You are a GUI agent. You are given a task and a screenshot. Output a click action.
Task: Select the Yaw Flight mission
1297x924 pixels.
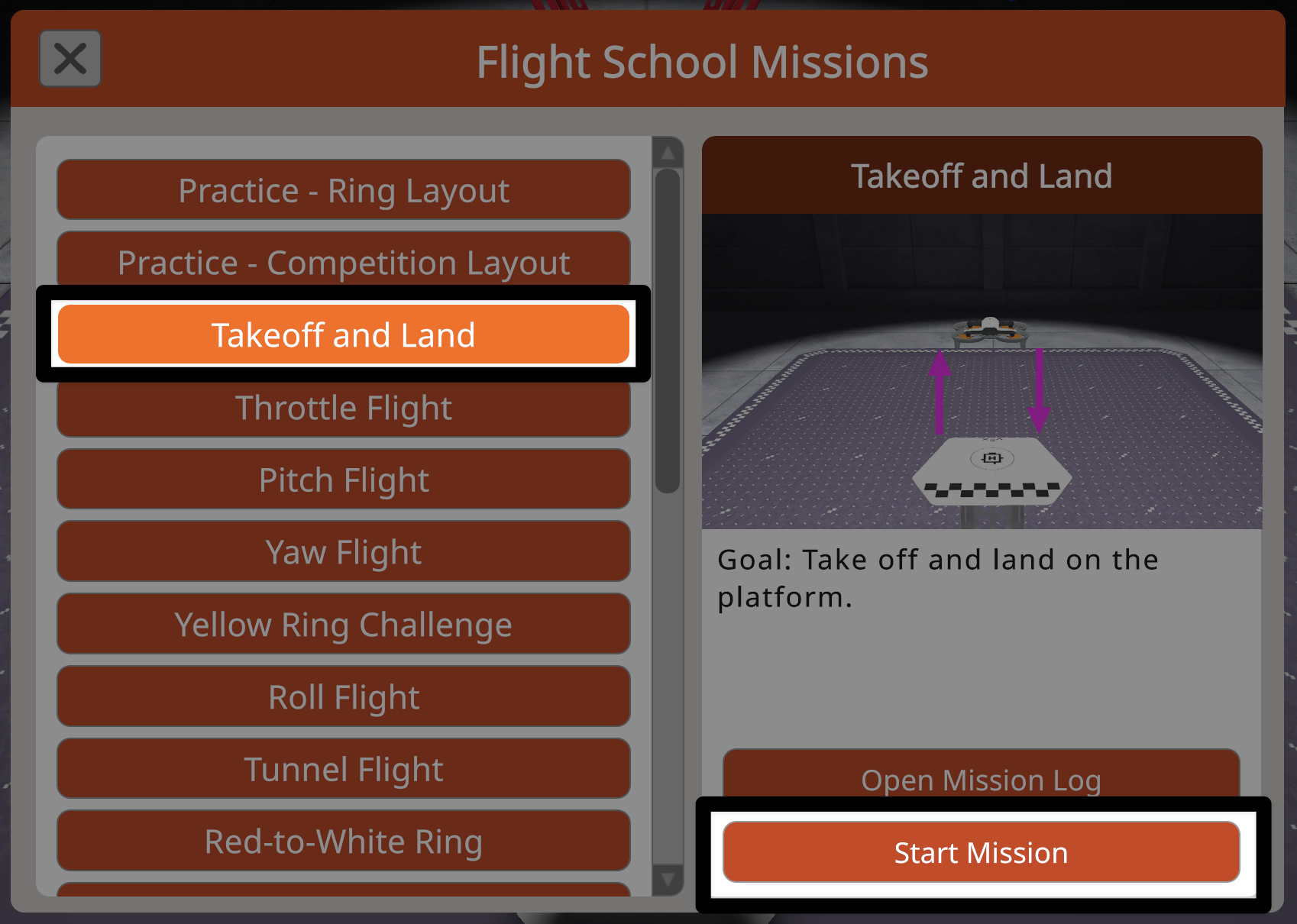coord(344,551)
